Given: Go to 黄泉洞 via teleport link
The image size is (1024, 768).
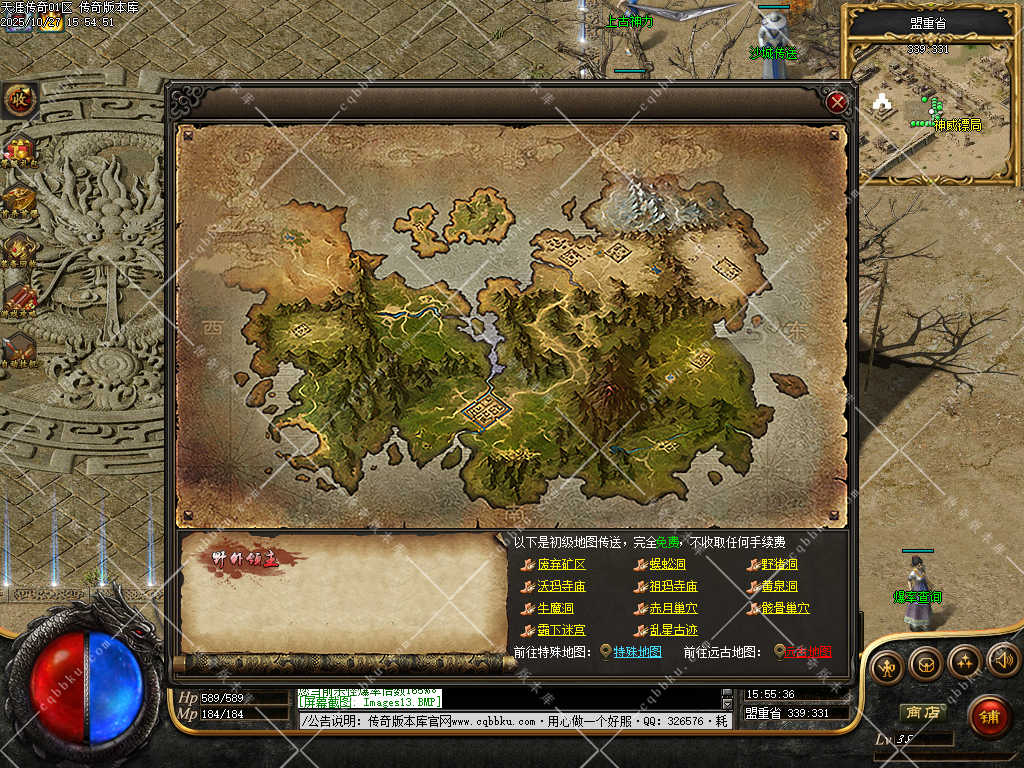Looking at the screenshot, I should tap(779, 586).
